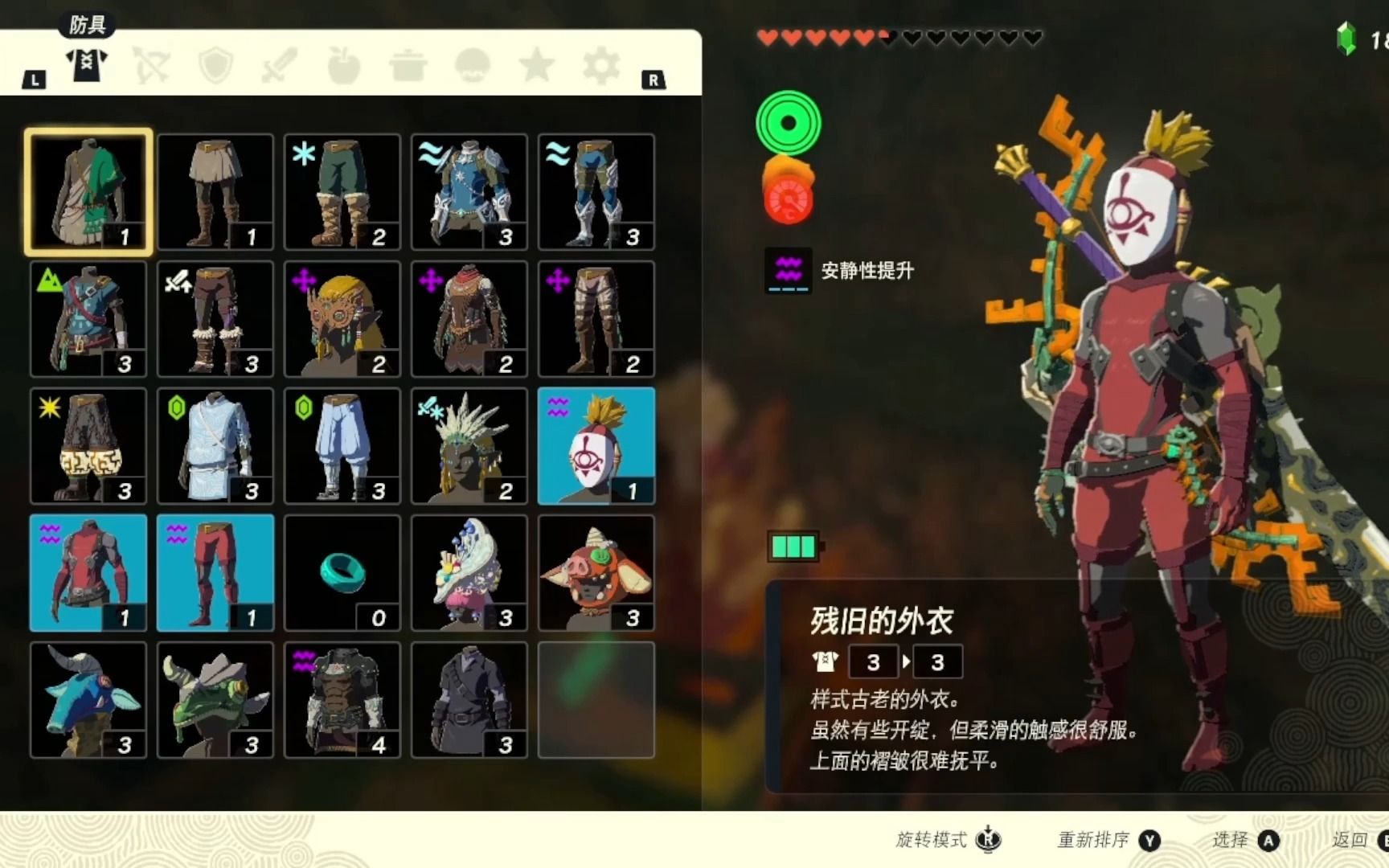
Task: Switch to the armor tab icon
Action: [88, 65]
